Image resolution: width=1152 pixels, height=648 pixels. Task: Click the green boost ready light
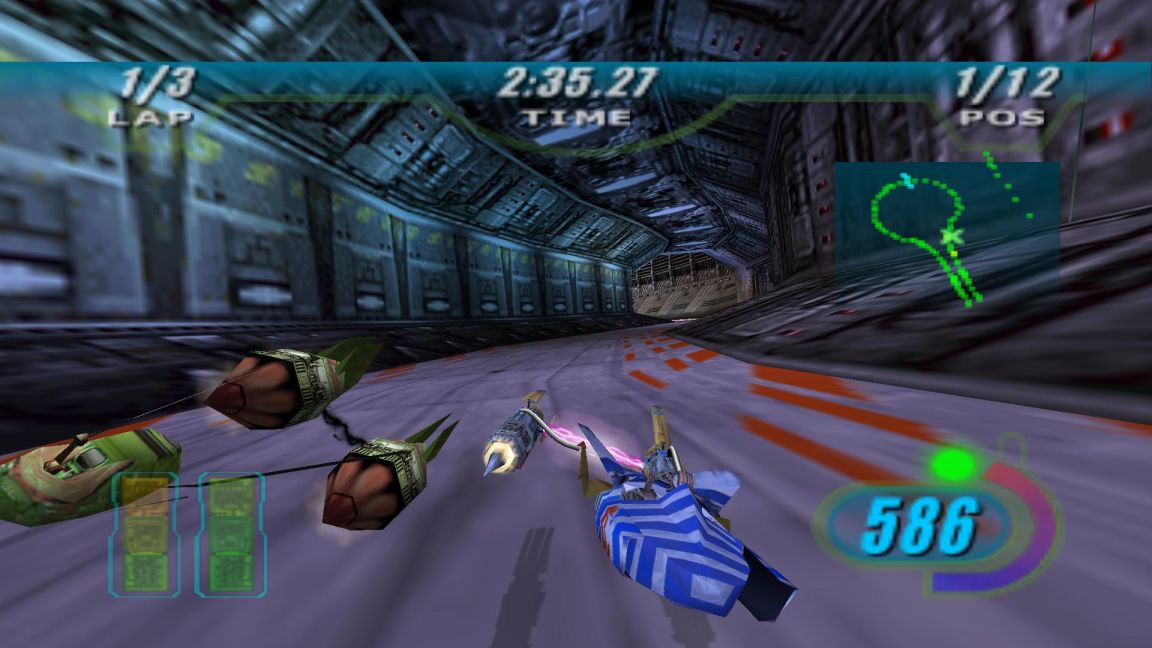pyautogui.click(x=952, y=463)
